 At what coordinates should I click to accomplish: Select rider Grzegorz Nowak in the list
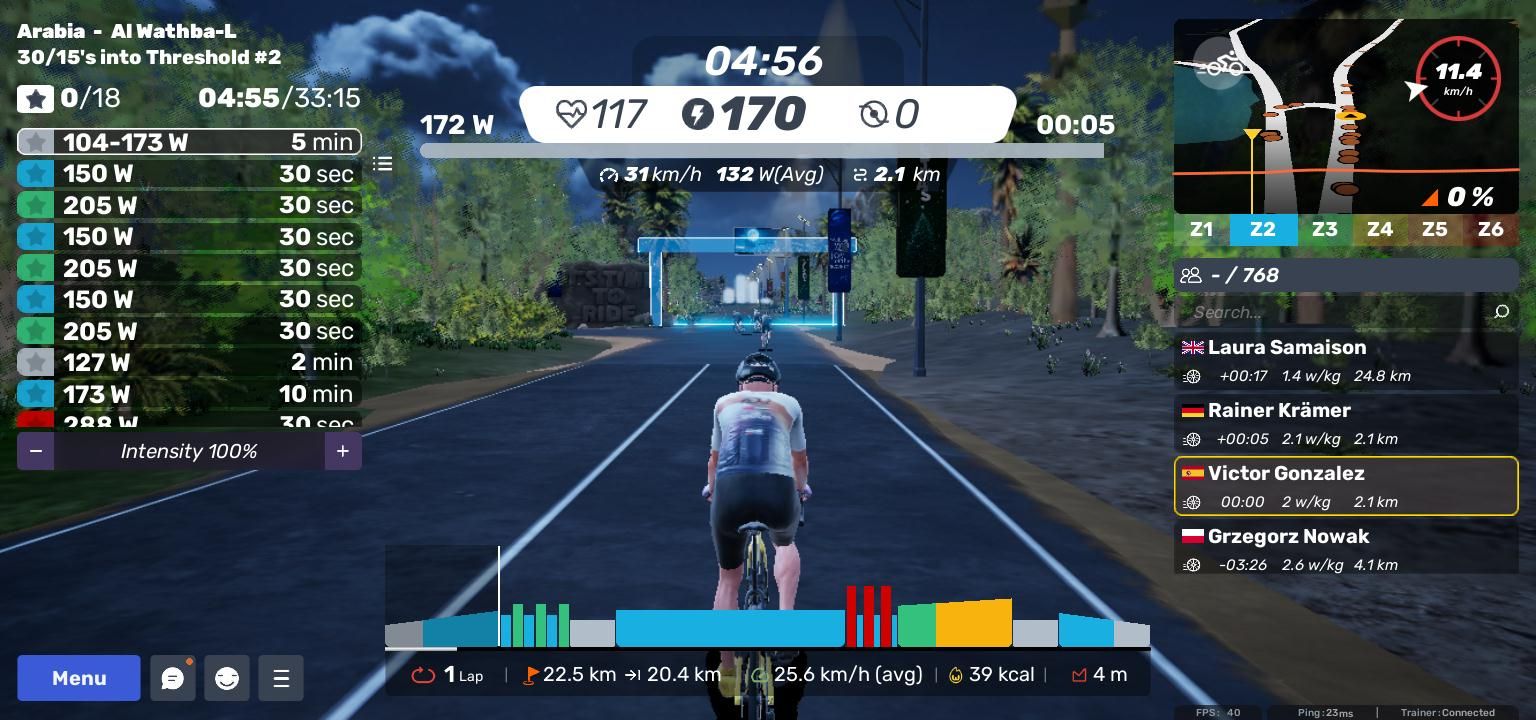1346,549
